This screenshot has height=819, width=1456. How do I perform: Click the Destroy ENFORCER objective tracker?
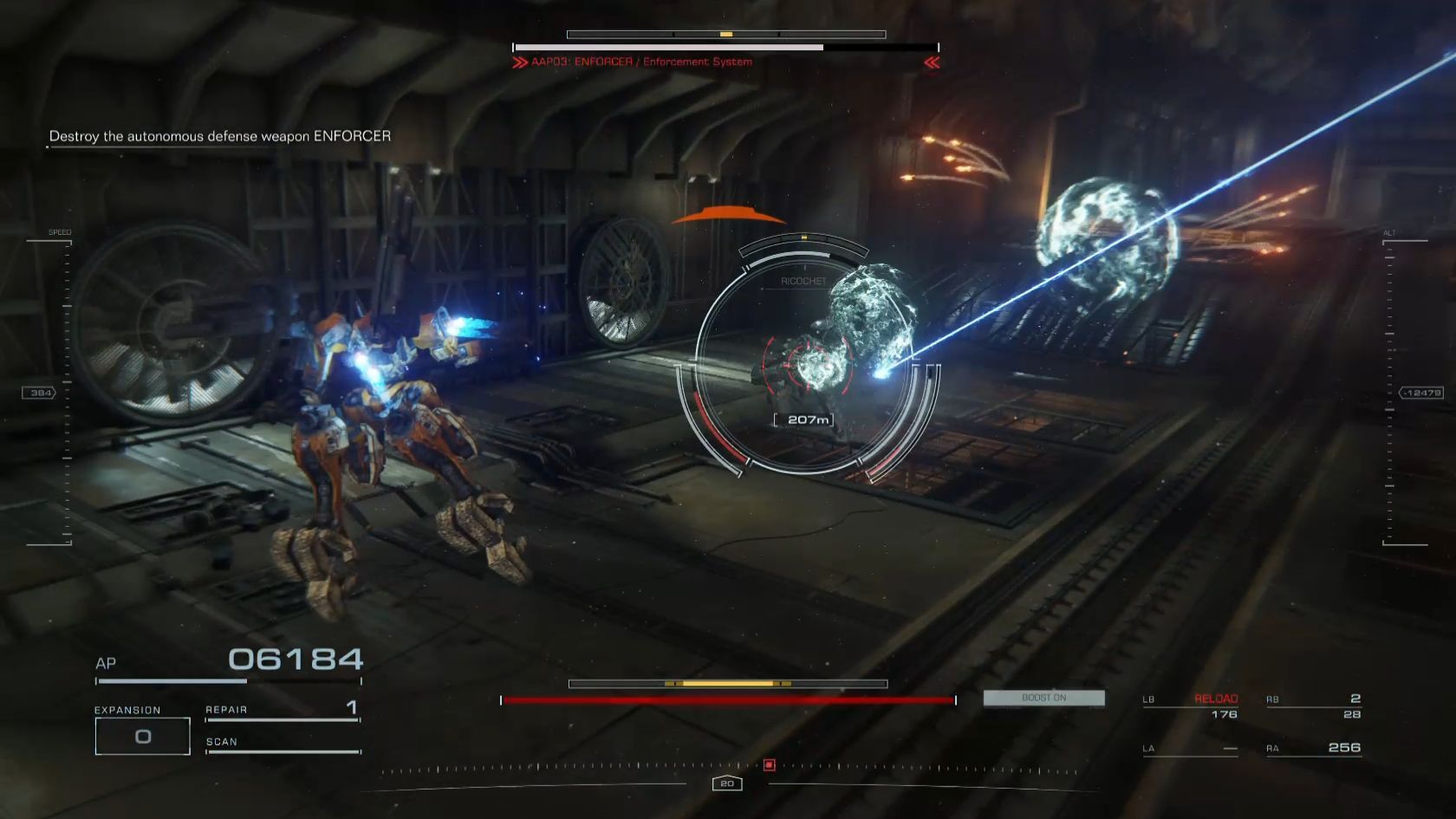pyautogui.click(x=220, y=136)
